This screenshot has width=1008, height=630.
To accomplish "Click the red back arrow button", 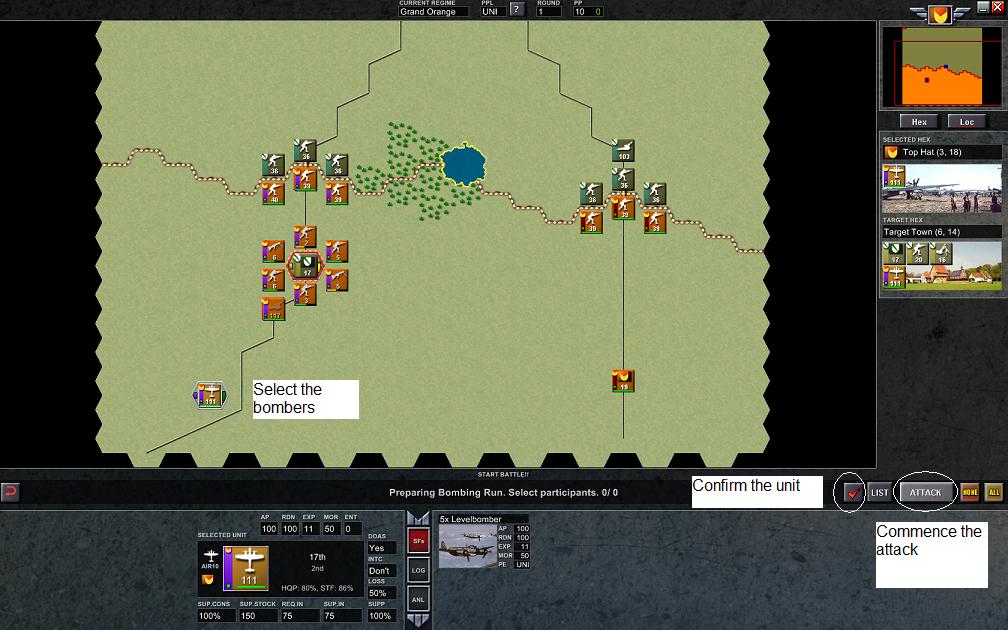I will pyautogui.click(x=11, y=492).
